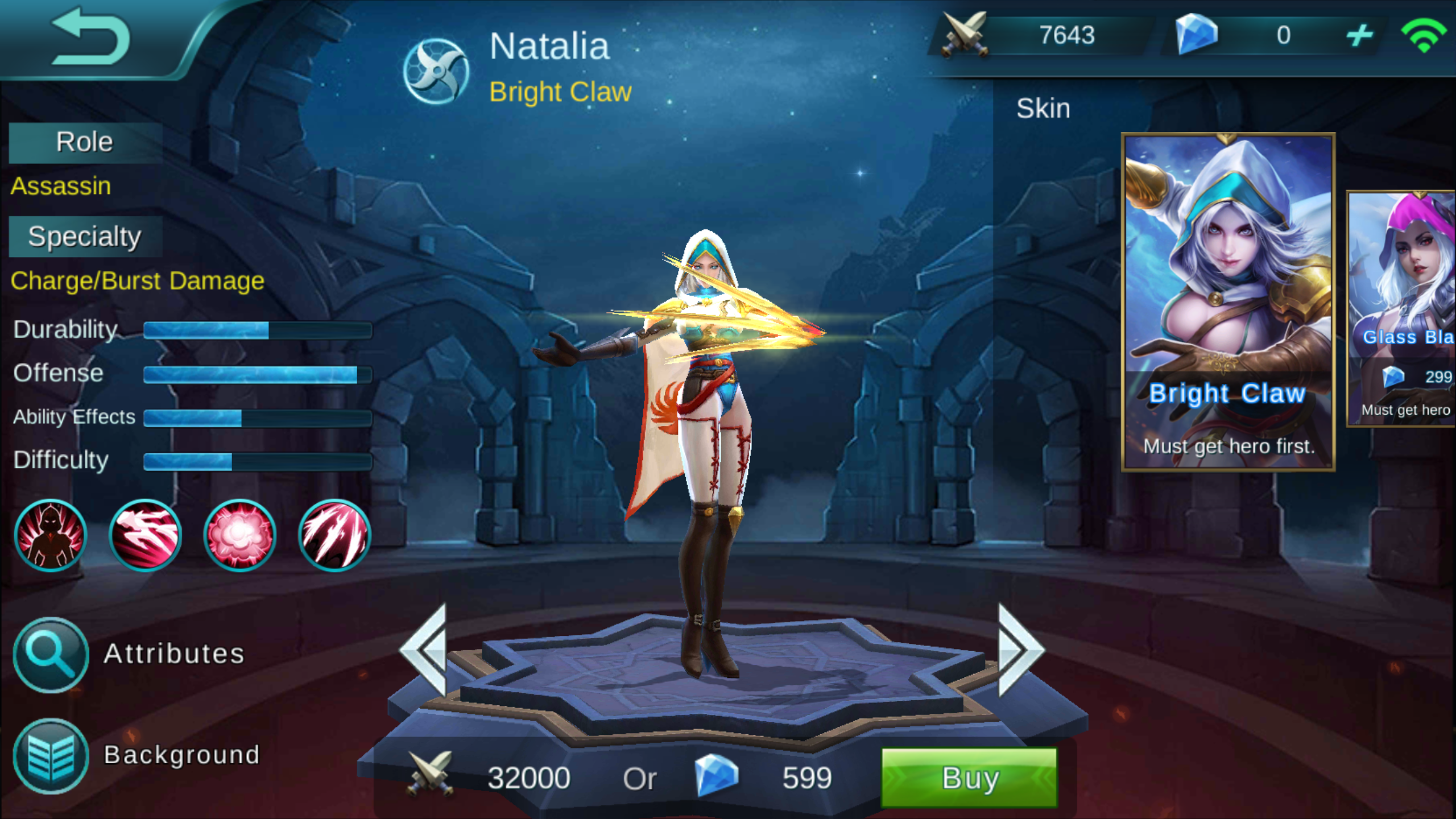1456x819 pixels.
Task: Open Attributes using the magnifier icon
Action: tap(51, 654)
